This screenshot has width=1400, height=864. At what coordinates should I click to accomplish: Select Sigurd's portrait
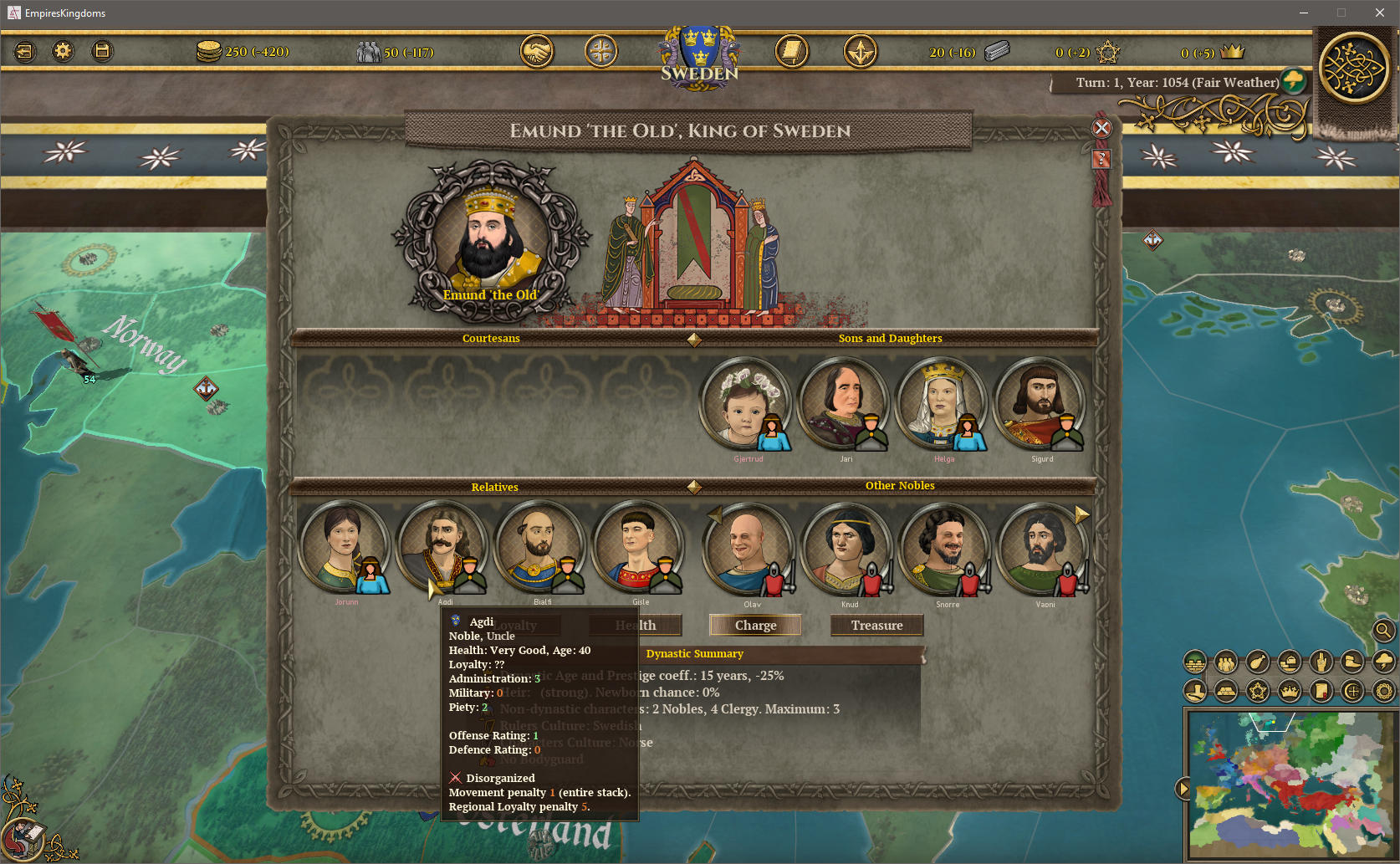point(1039,404)
